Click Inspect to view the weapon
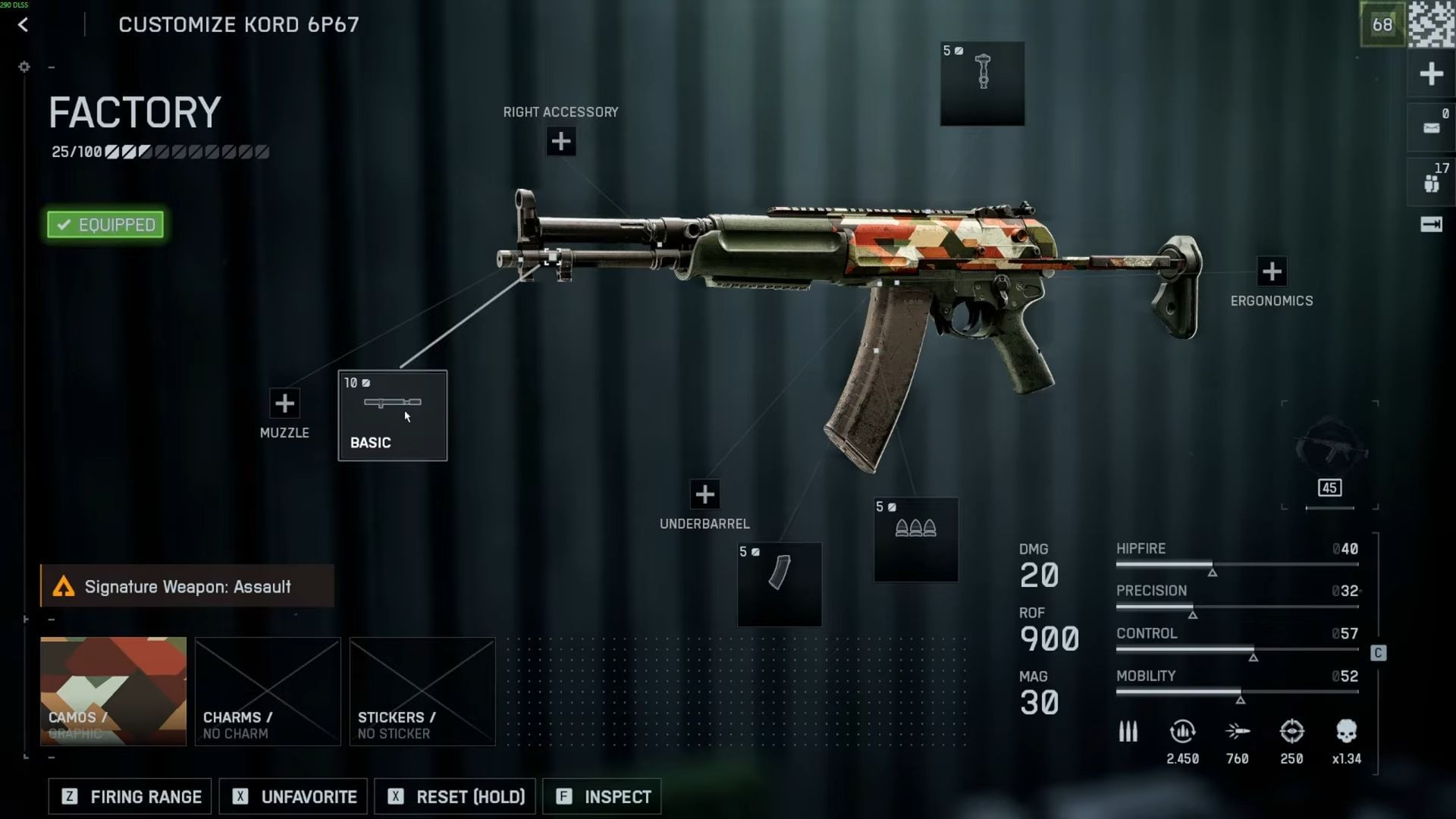 coord(601,796)
